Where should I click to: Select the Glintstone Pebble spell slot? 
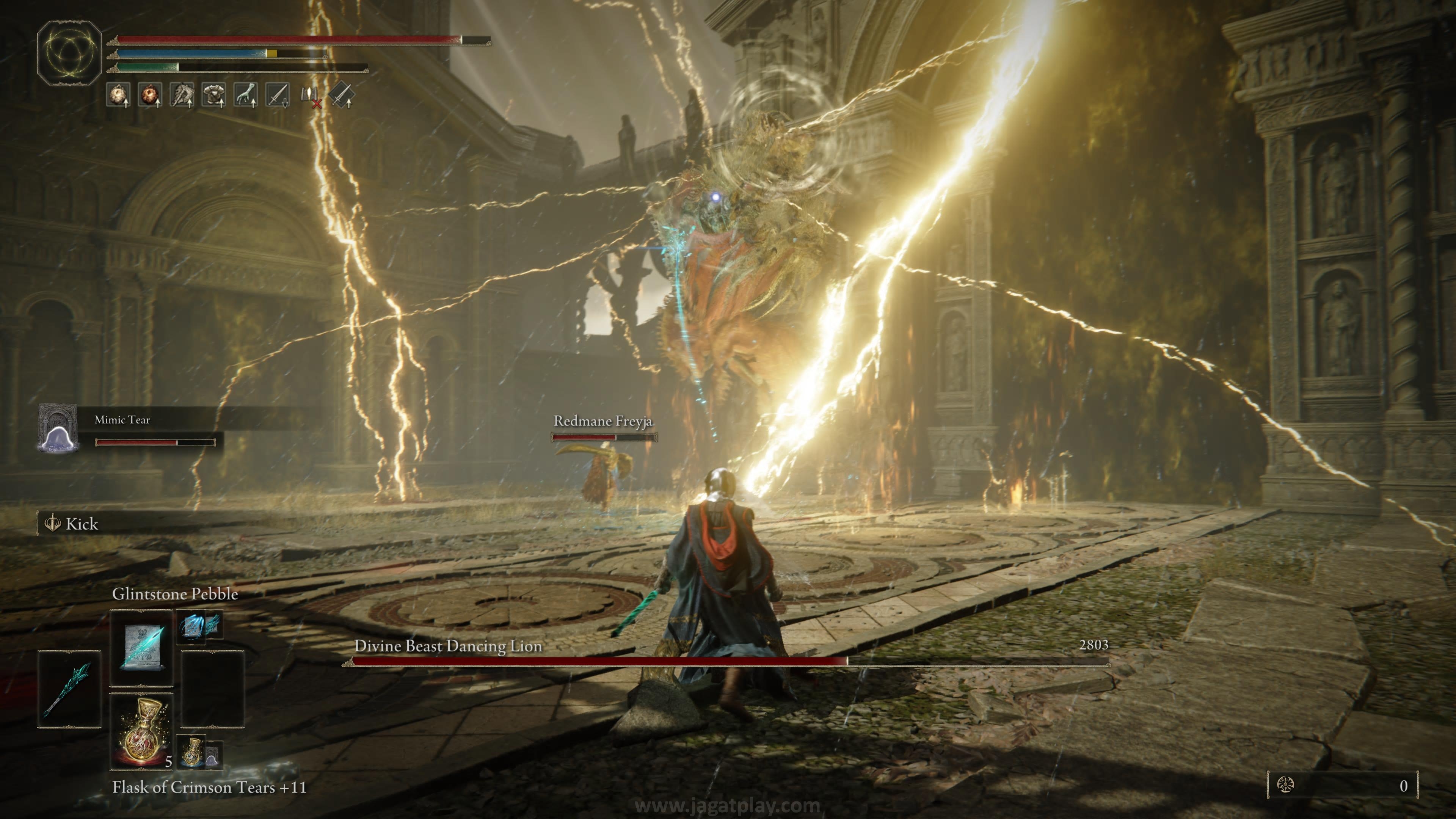(x=141, y=648)
